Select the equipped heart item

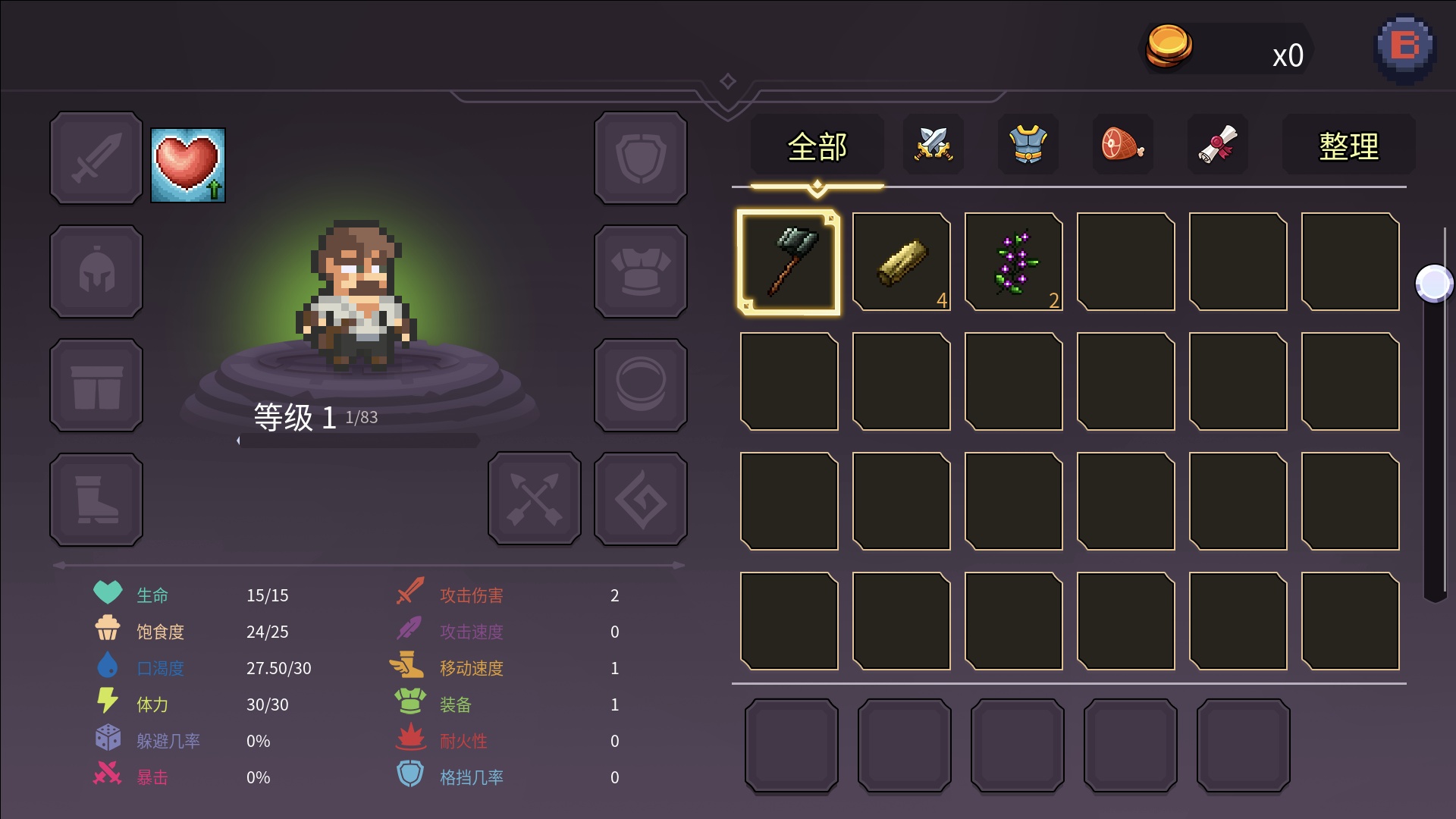(187, 166)
